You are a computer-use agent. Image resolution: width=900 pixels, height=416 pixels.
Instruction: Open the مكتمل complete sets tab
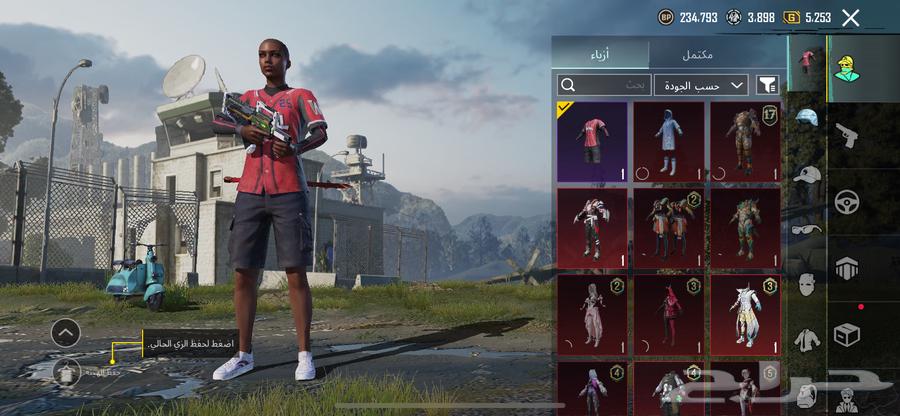click(x=716, y=54)
